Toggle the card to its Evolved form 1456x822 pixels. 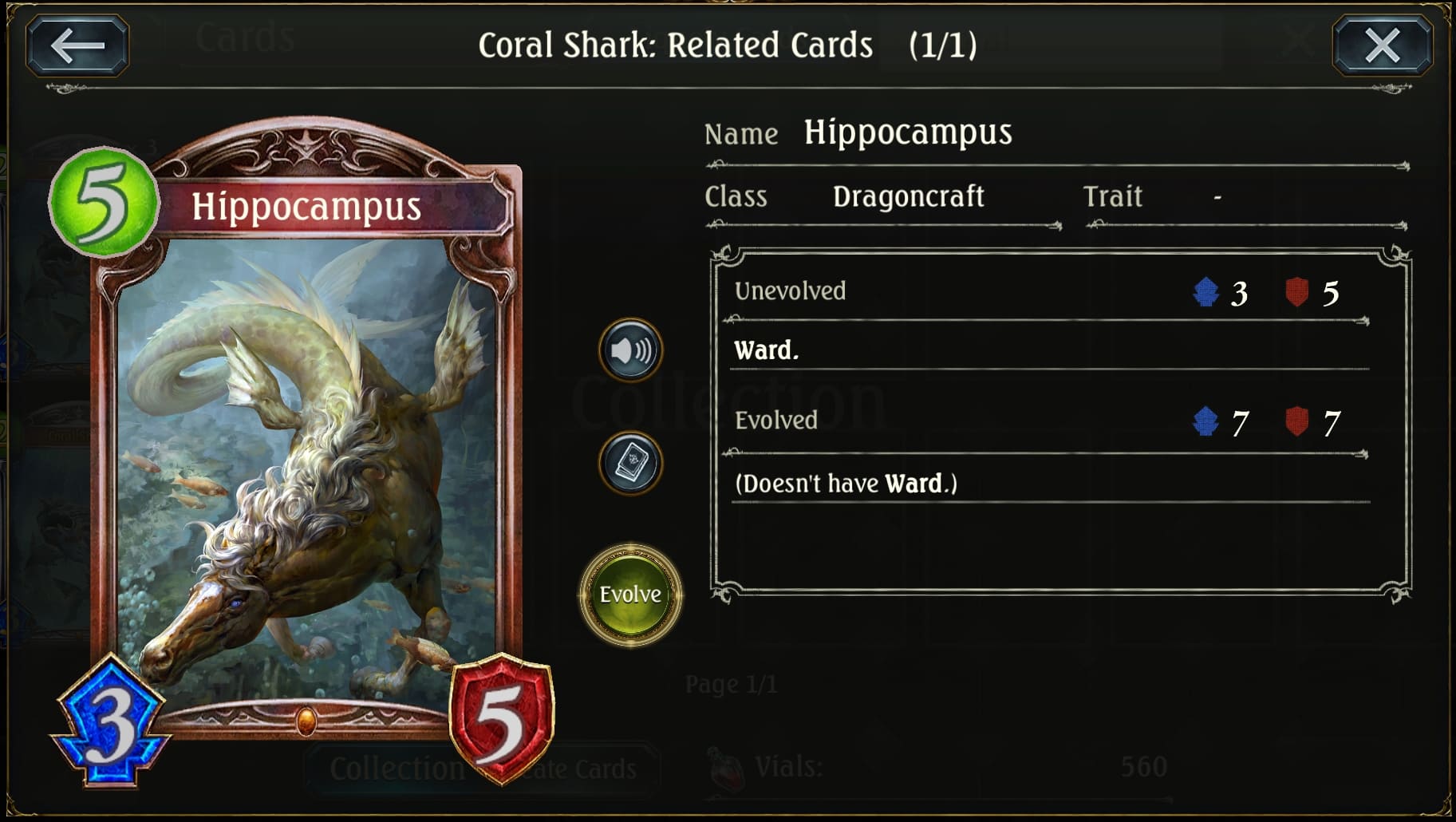(629, 595)
